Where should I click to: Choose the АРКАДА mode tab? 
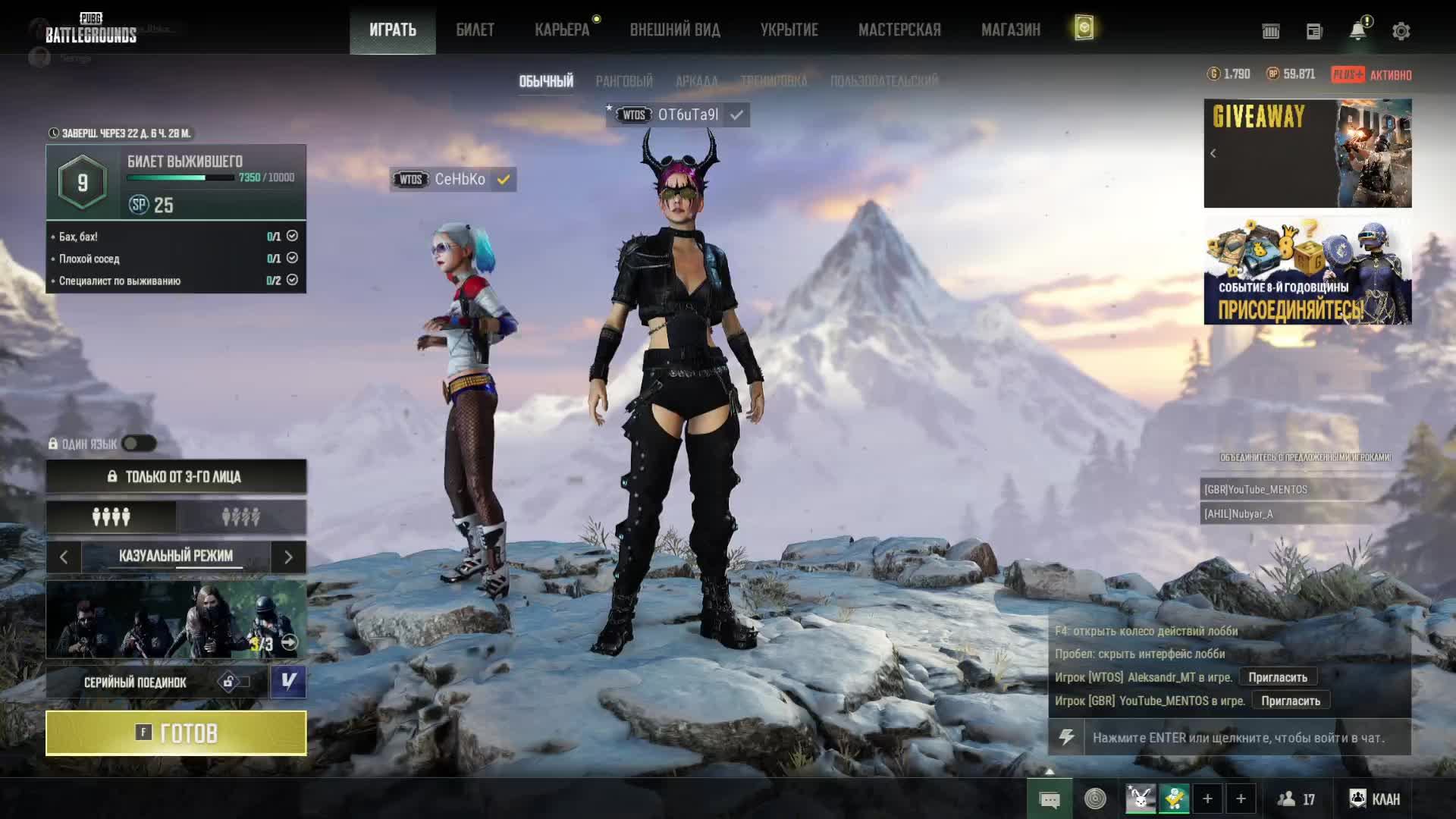coord(696,81)
